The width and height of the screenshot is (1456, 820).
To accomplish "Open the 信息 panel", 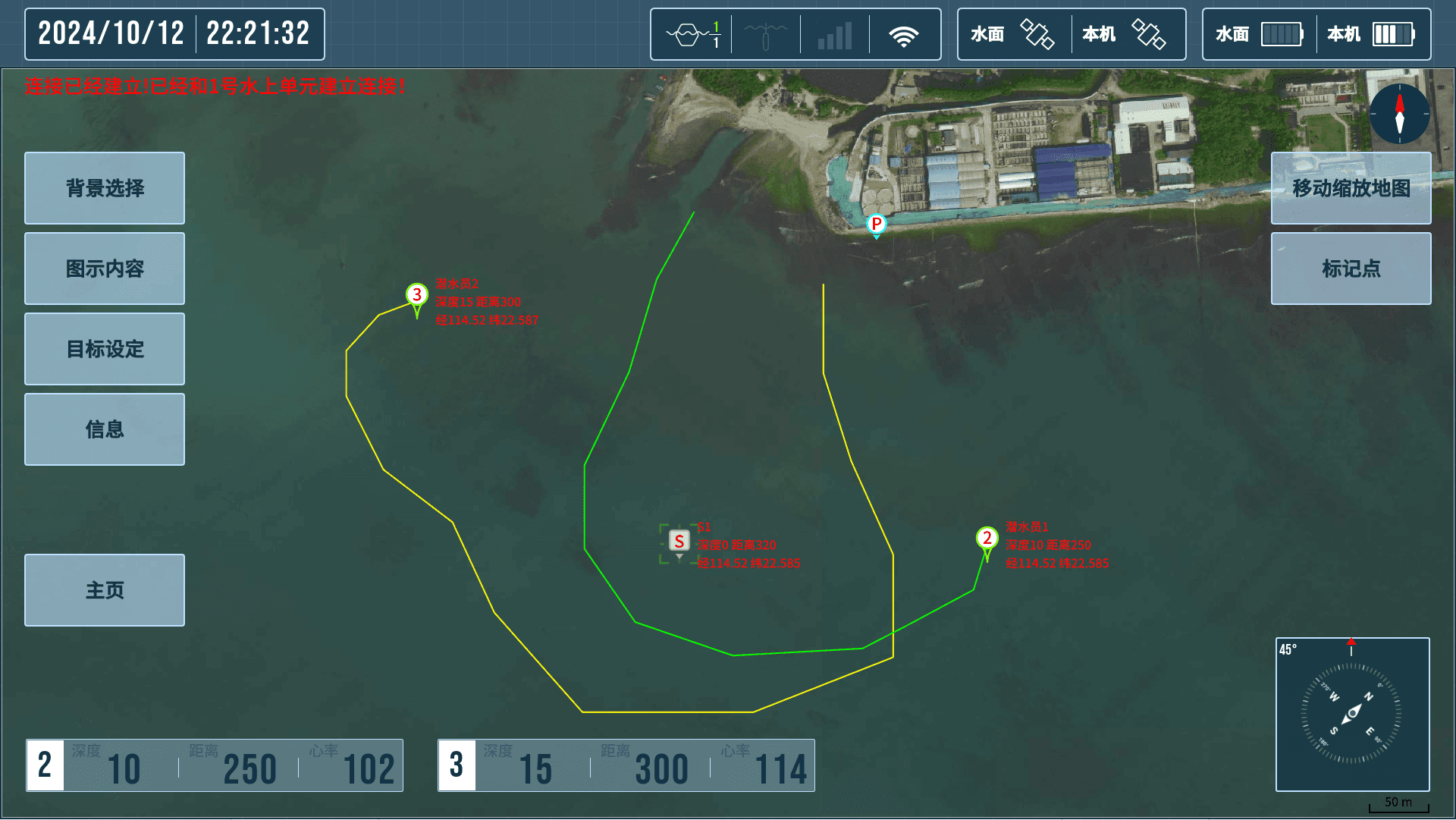I will tap(104, 429).
